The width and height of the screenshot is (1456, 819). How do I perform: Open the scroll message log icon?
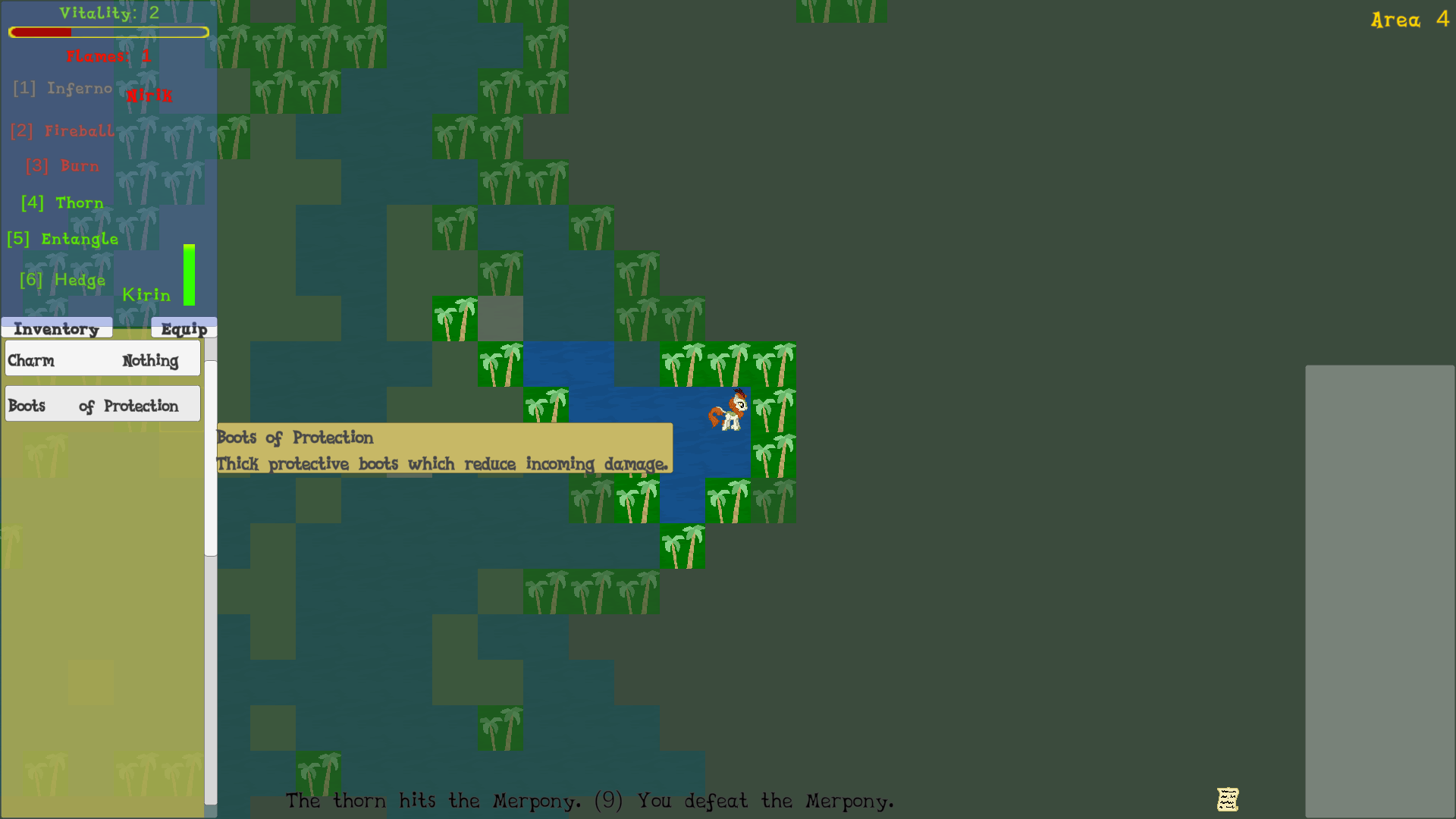point(1228,799)
